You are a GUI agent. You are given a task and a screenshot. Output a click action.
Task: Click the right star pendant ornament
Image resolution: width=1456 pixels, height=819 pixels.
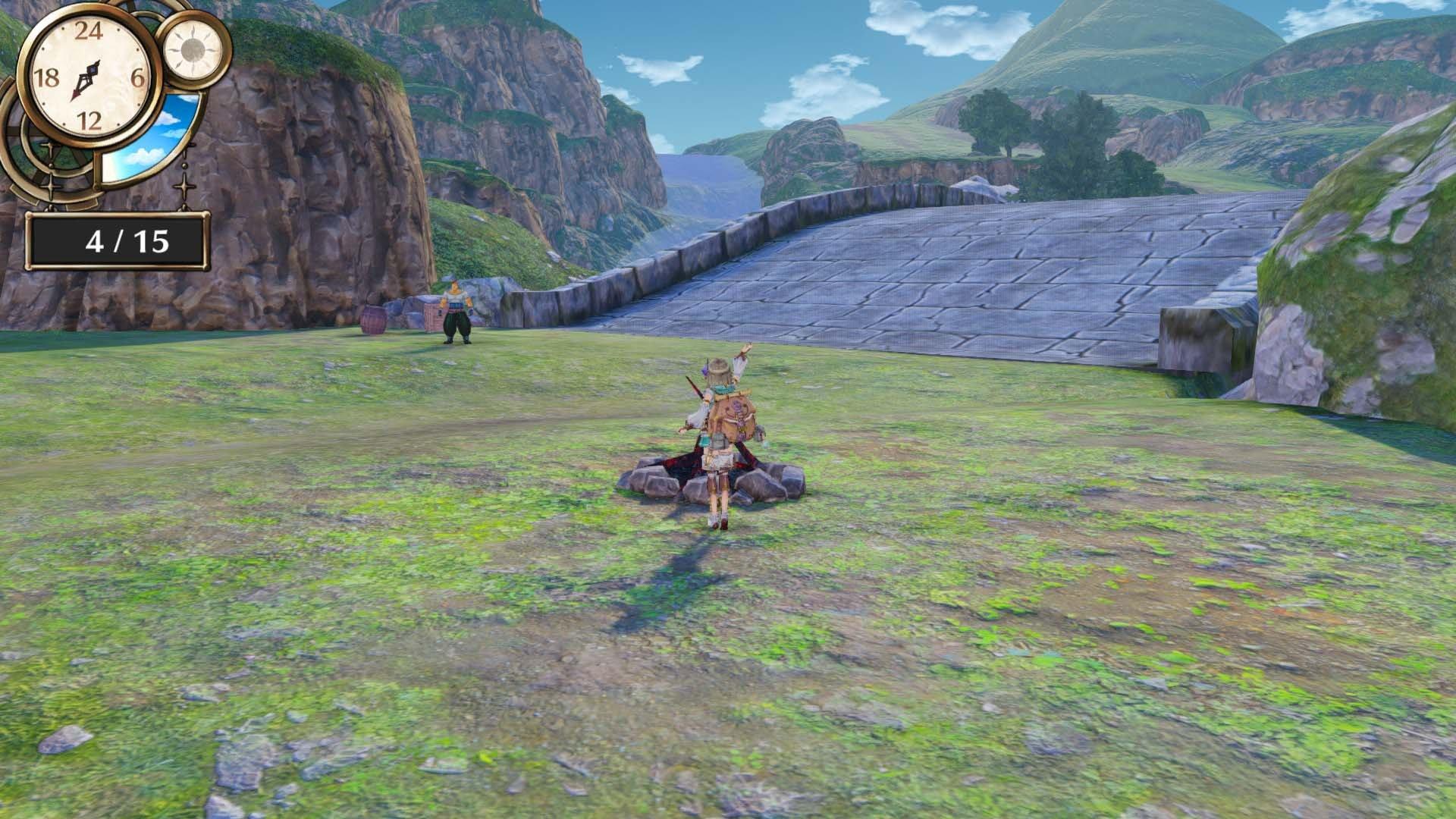point(184,187)
